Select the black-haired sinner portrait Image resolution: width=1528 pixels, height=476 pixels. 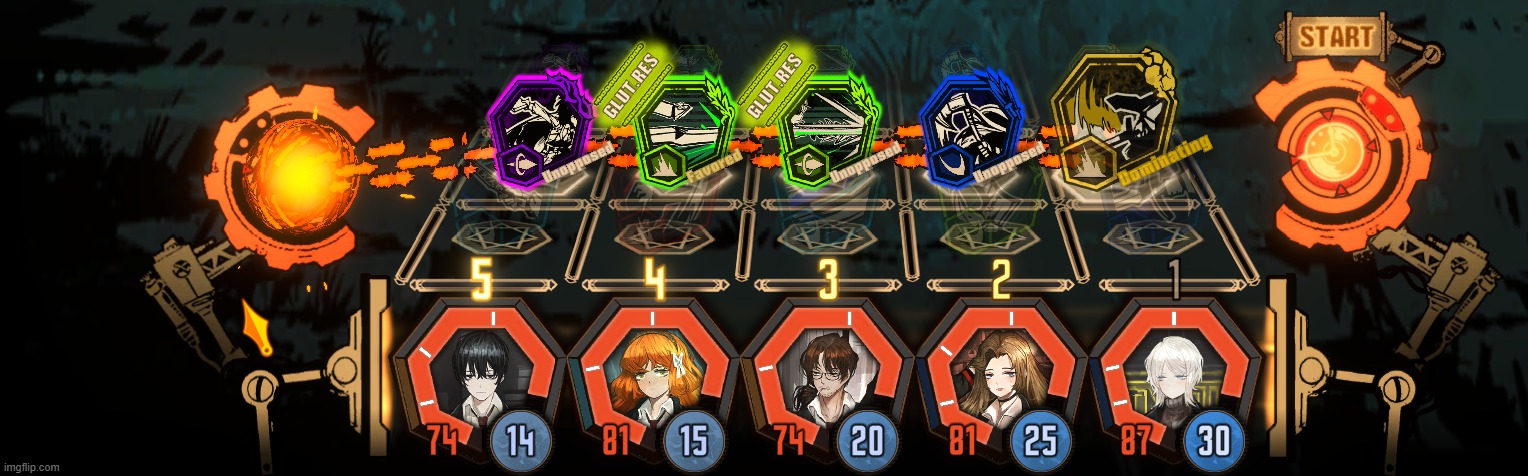pos(478,374)
